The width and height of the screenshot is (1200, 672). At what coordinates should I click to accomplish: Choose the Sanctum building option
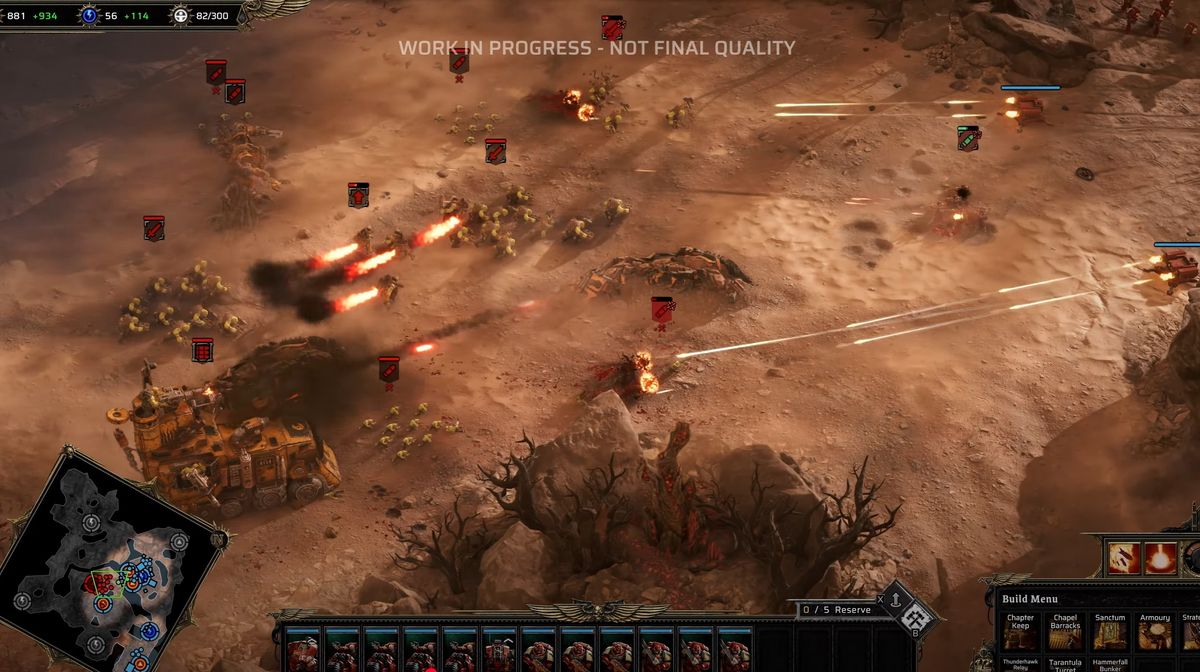click(1109, 634)
